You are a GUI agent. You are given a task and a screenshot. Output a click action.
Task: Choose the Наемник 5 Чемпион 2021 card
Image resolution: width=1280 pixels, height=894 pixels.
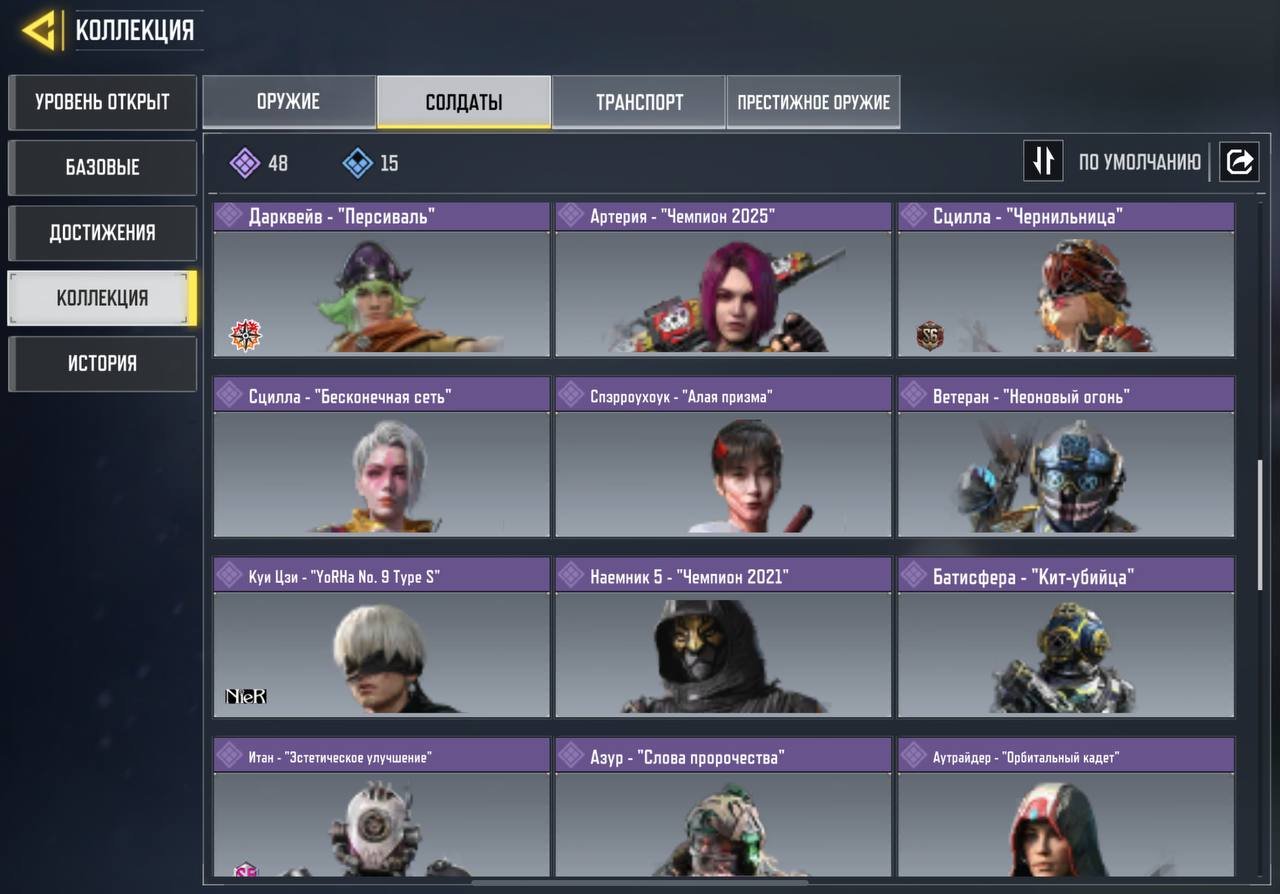click(x=723, y=638)
